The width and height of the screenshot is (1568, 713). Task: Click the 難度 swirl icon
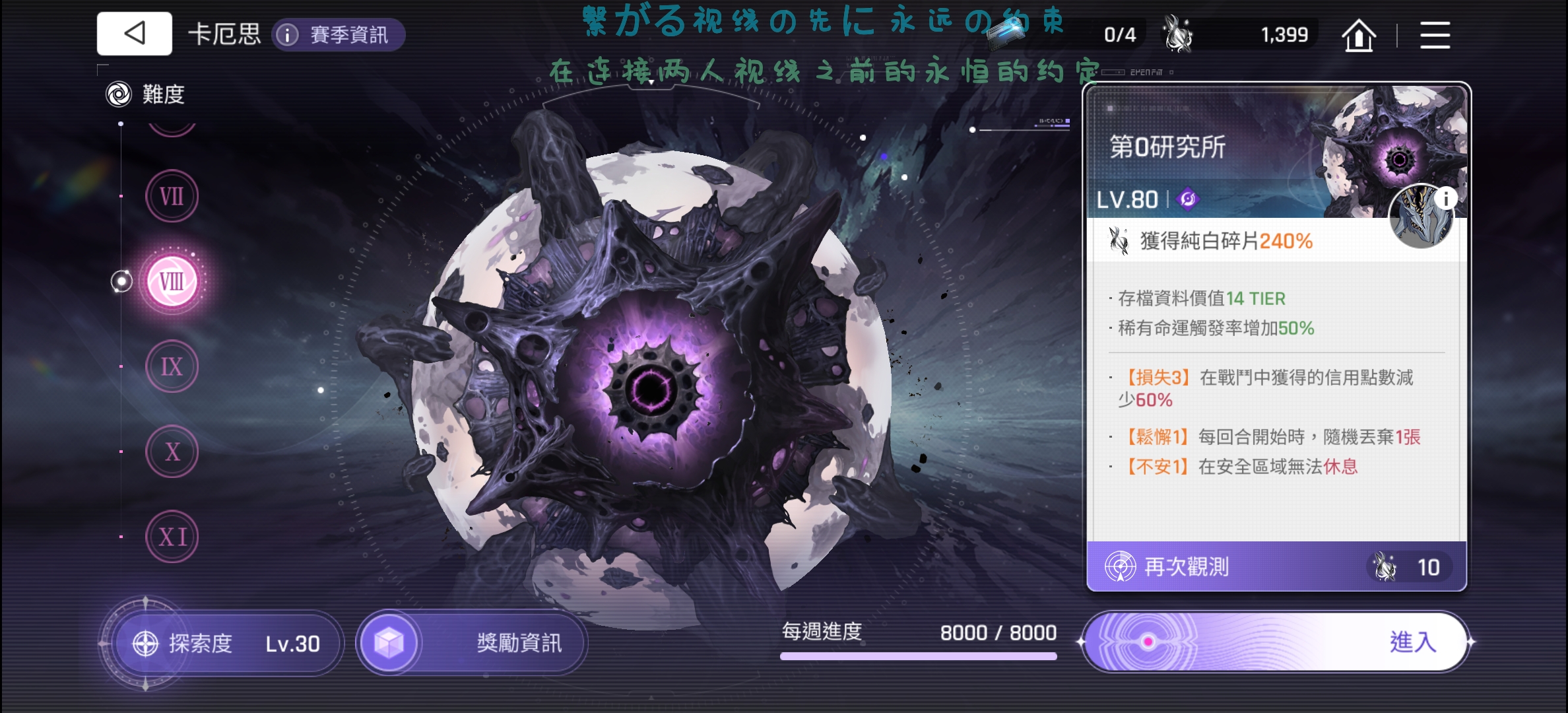tap(117, 94)
